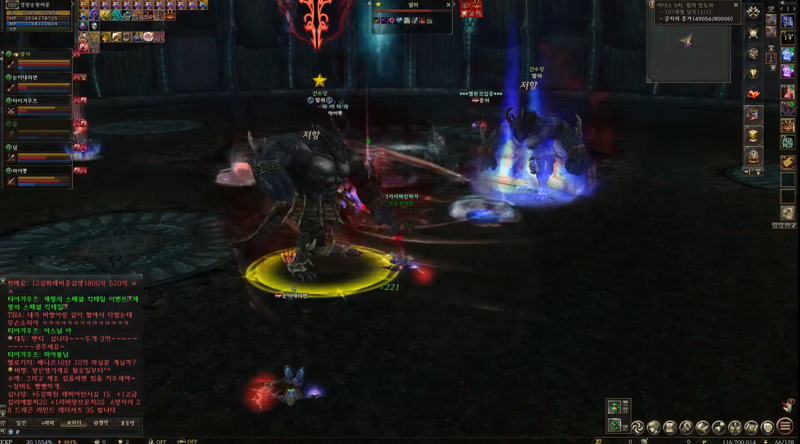Click the red chest icon in the side menu
The image size is (800, 444).
pos(753,115)
